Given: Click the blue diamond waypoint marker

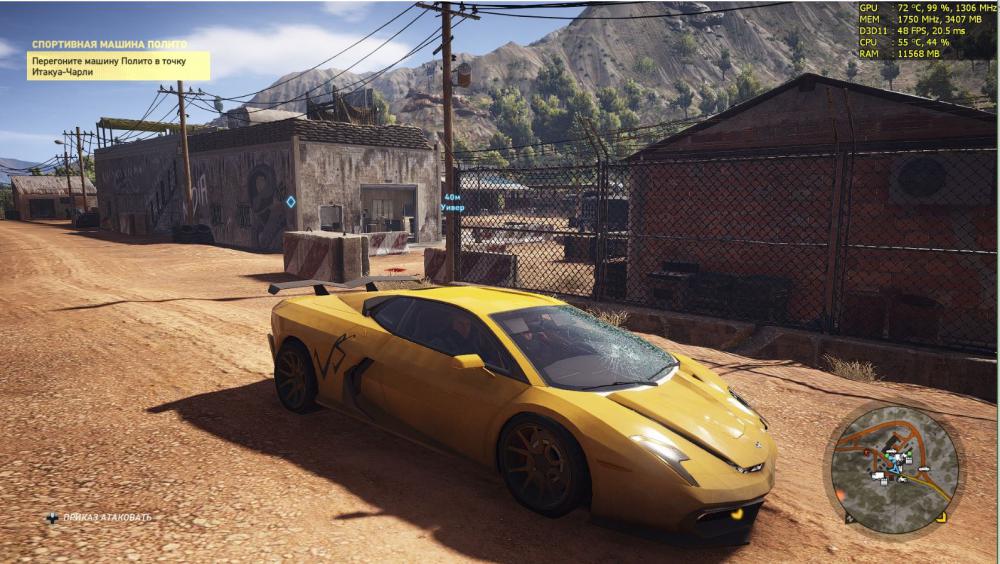Looking at the screenshot, I should coord(291,202).
